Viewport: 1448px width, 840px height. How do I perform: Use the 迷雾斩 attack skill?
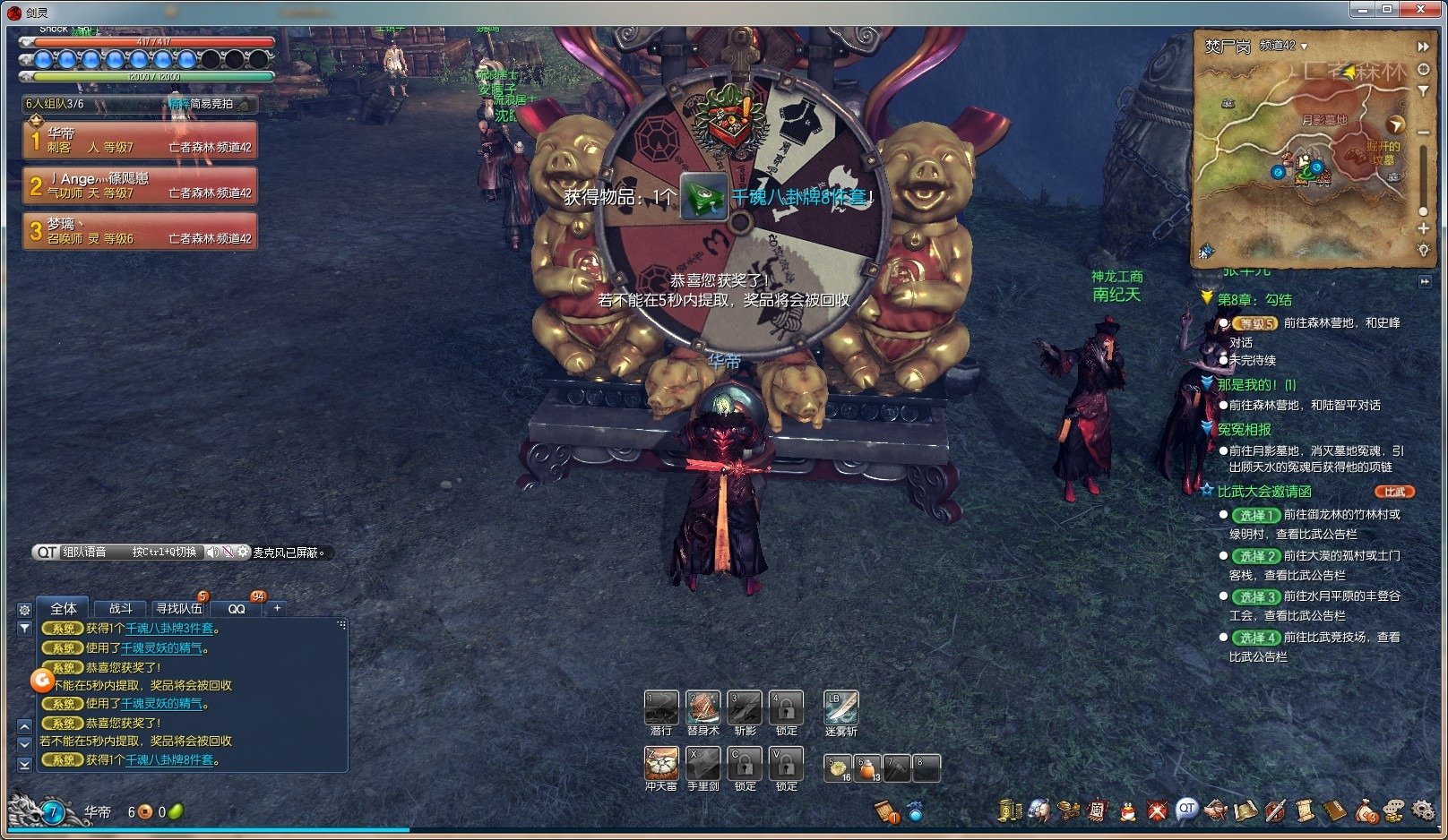[x=840, y=707]
